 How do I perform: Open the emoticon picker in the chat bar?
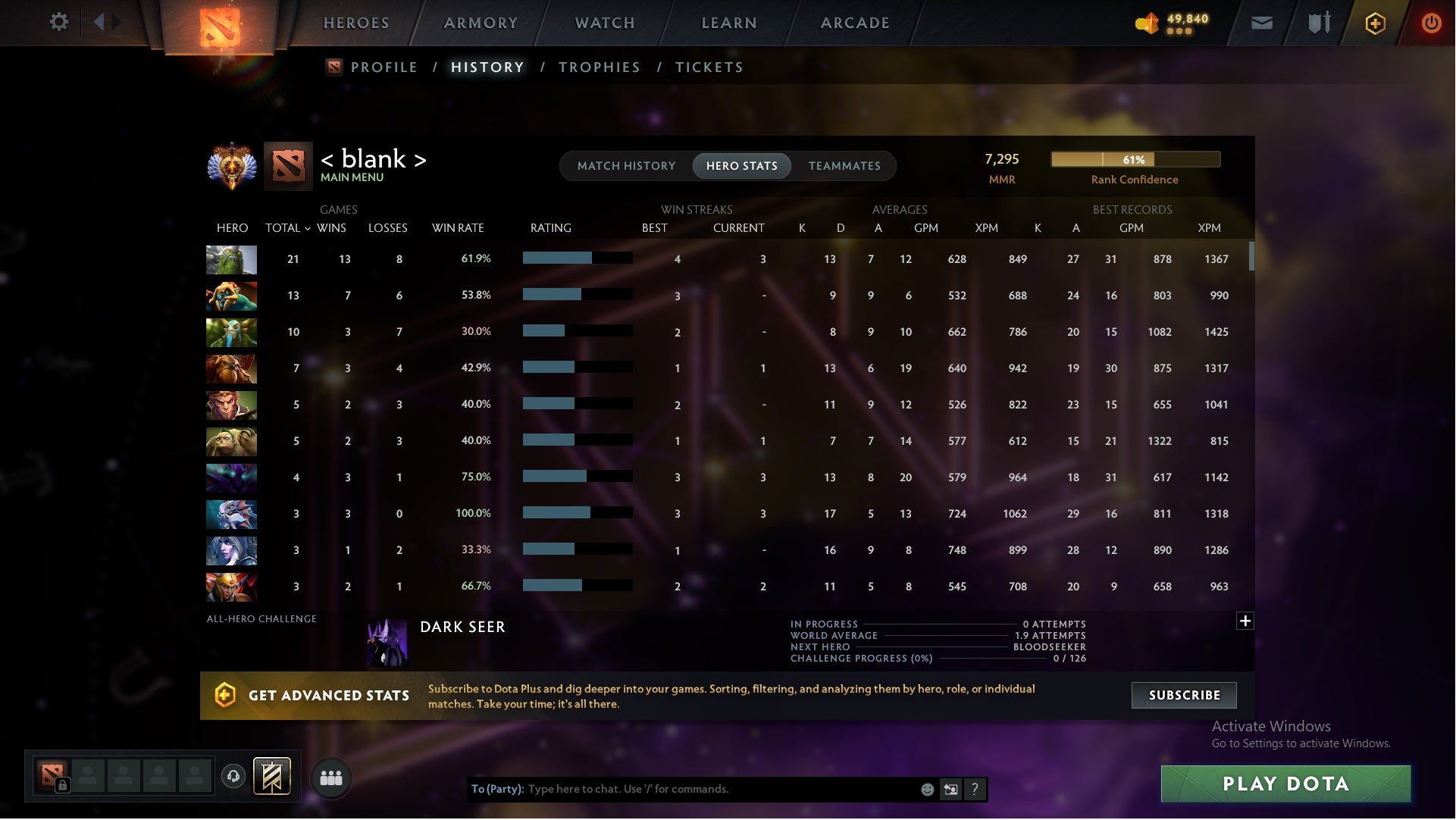[x=928, y=789]
